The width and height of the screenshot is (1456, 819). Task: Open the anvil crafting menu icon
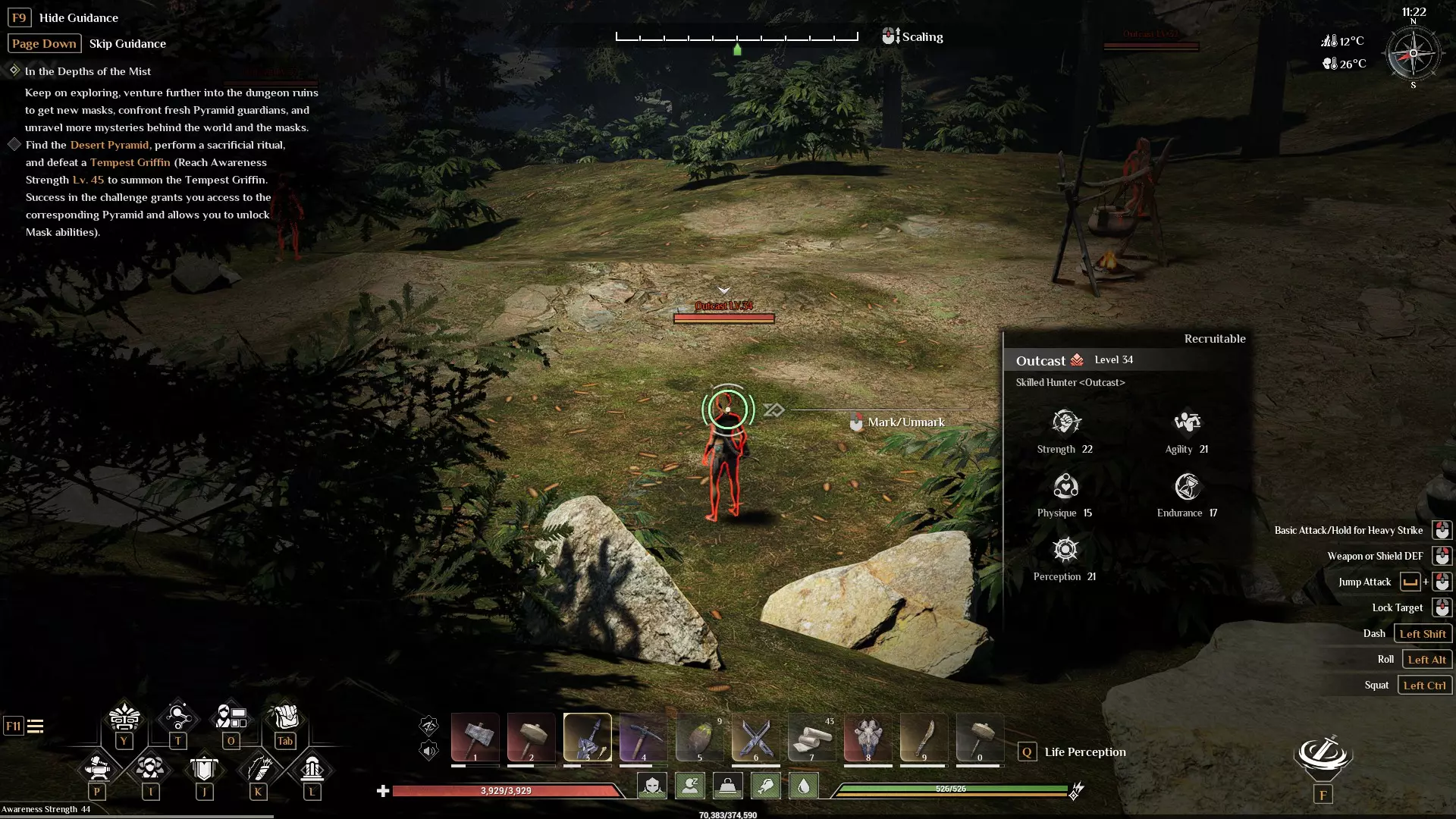pyautogui.click(x=97, y=768)
